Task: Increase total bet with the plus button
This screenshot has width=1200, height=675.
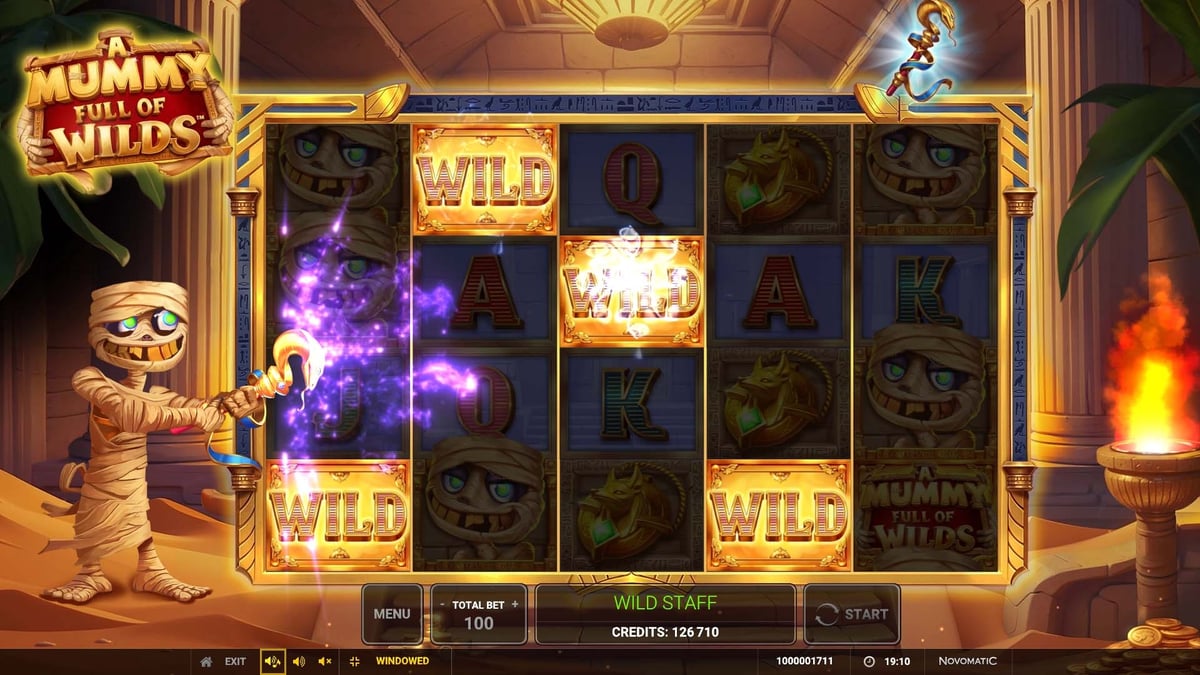Action: [515, 604]
